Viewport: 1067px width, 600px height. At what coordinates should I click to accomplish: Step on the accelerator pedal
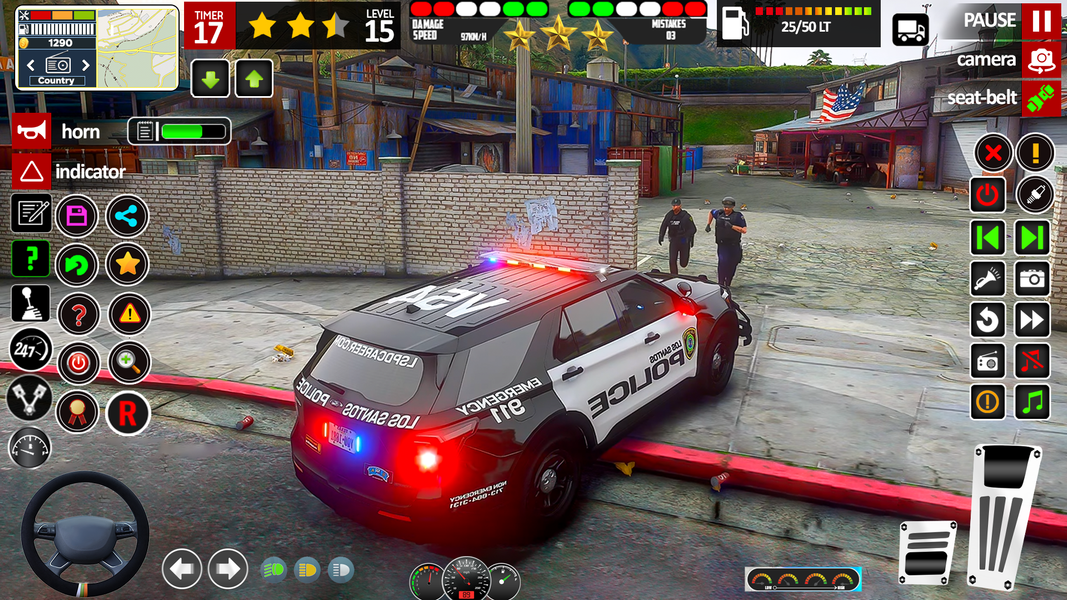point(1003,515)
